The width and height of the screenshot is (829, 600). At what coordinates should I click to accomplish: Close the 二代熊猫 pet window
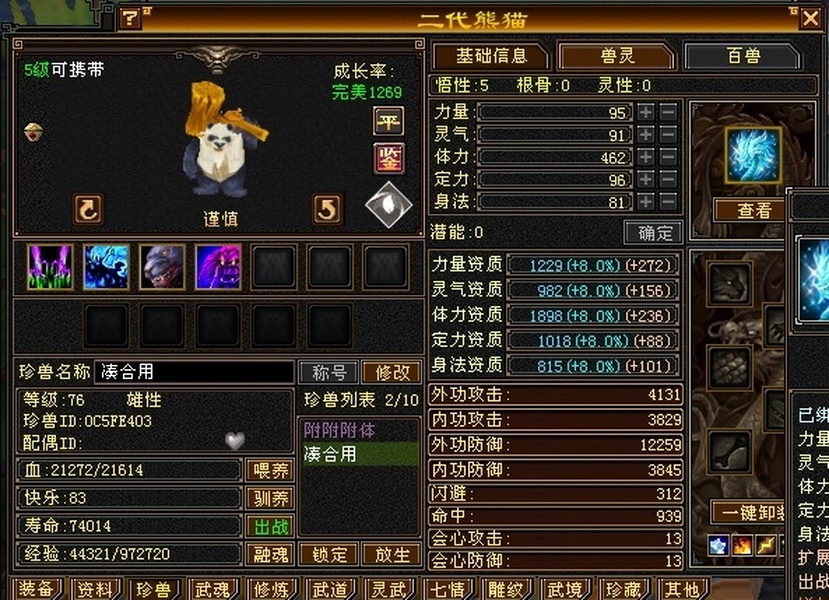pos(809,17)
